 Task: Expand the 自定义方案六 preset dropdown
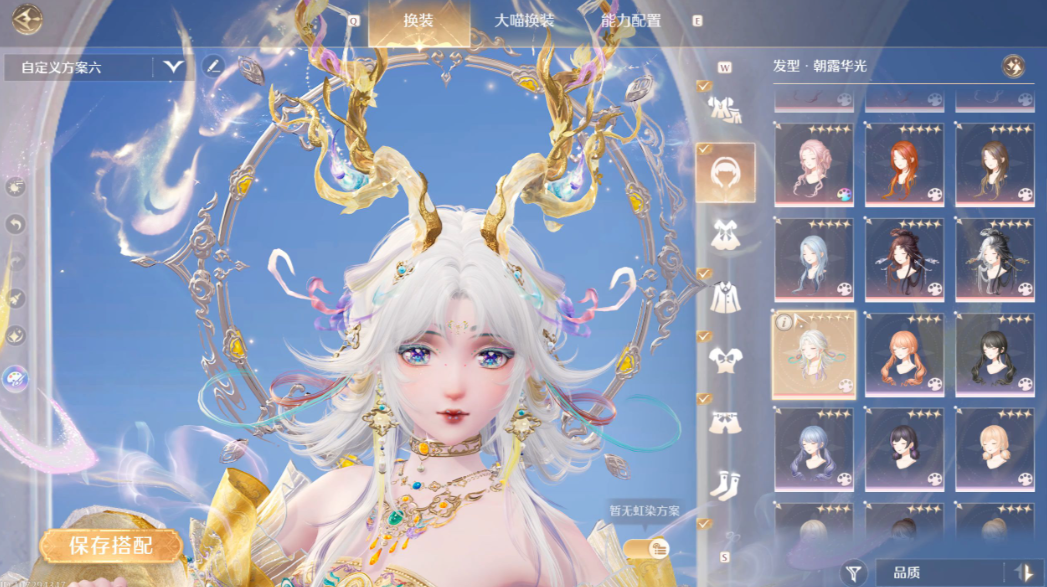point(174,67)
